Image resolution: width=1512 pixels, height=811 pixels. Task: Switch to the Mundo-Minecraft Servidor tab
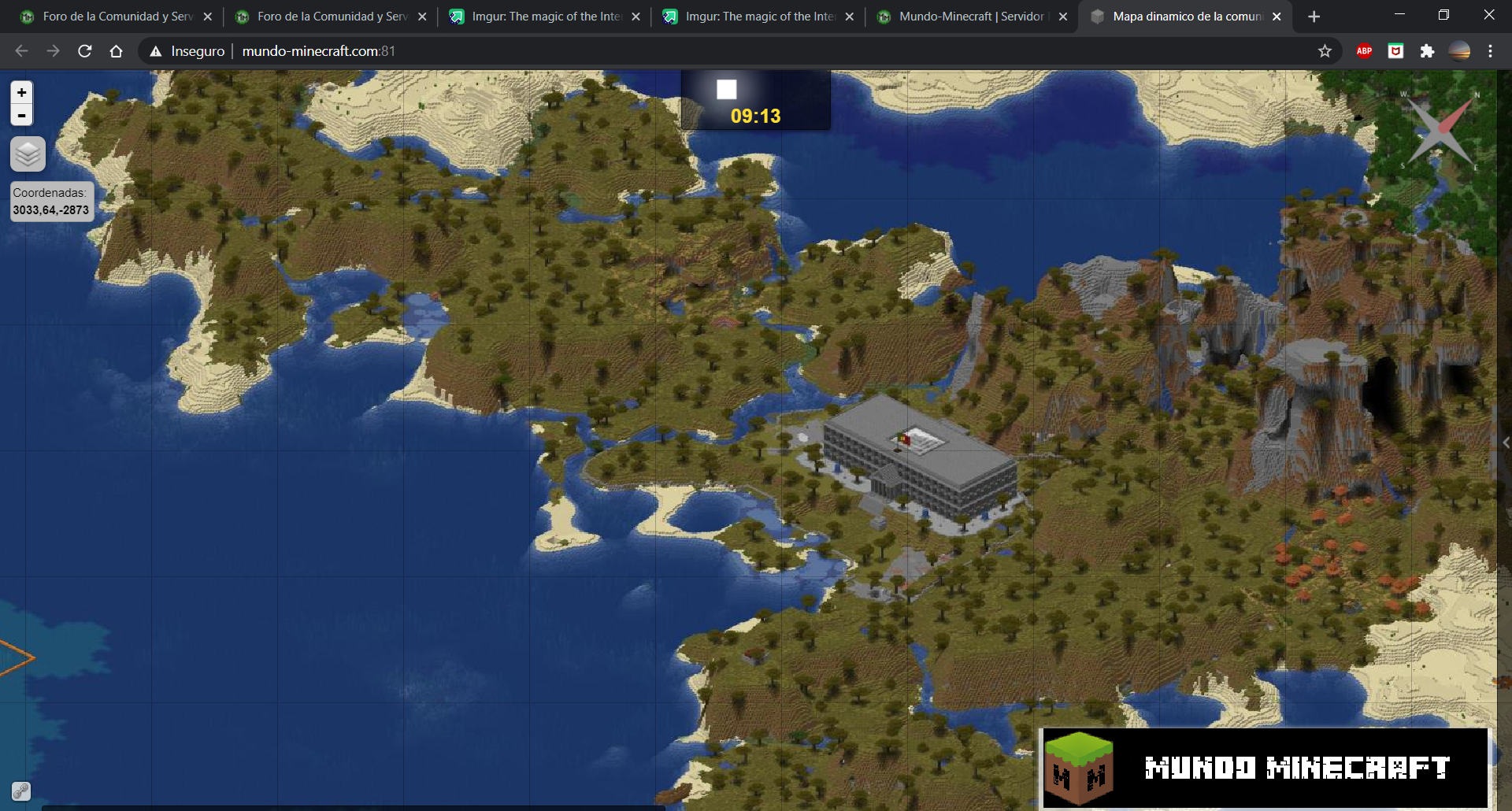(971, 17)
